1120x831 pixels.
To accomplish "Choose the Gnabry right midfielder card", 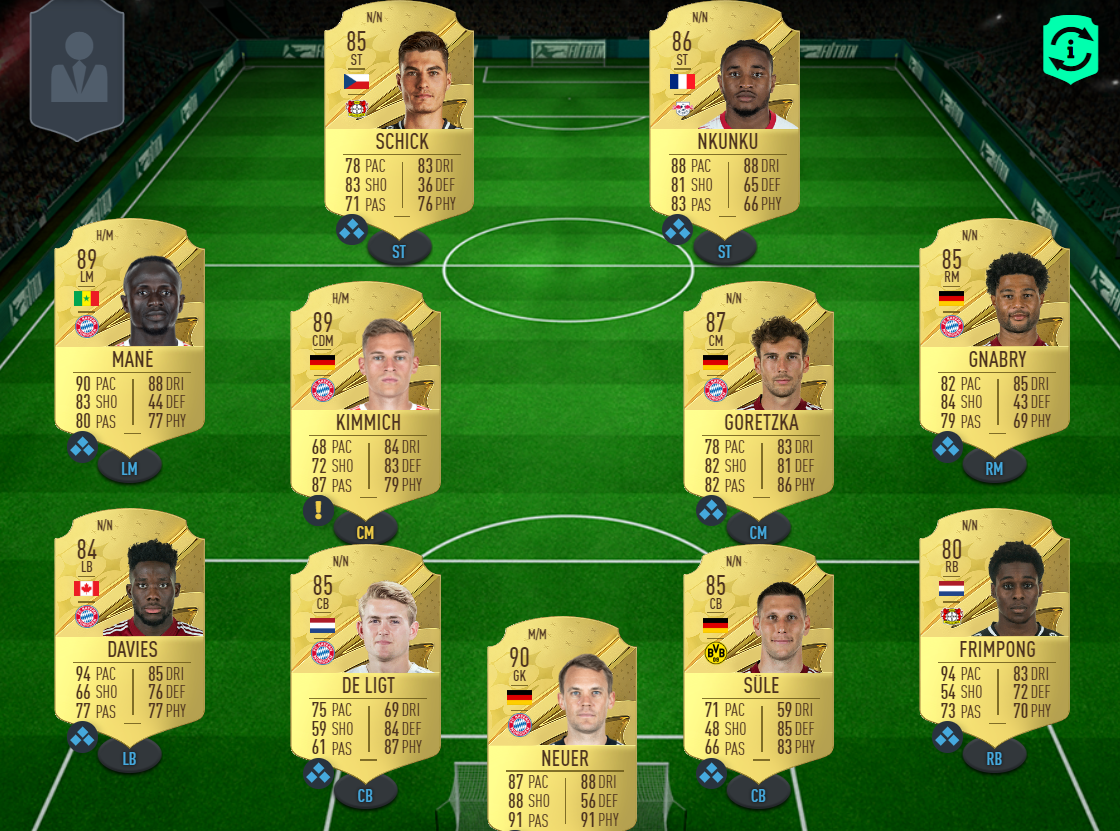I will tap(994, 330).
